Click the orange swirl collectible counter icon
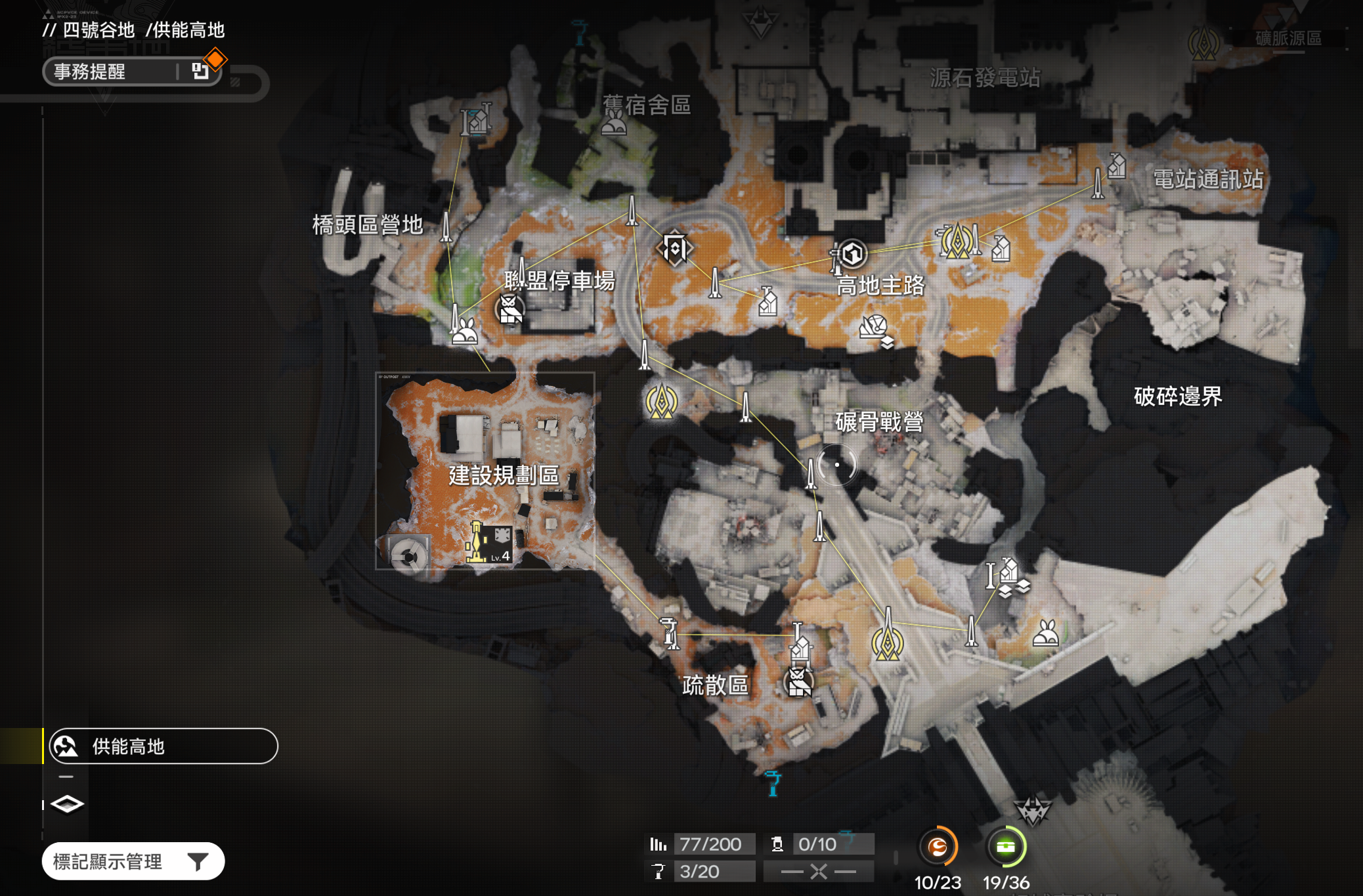 tap(938, 847)
